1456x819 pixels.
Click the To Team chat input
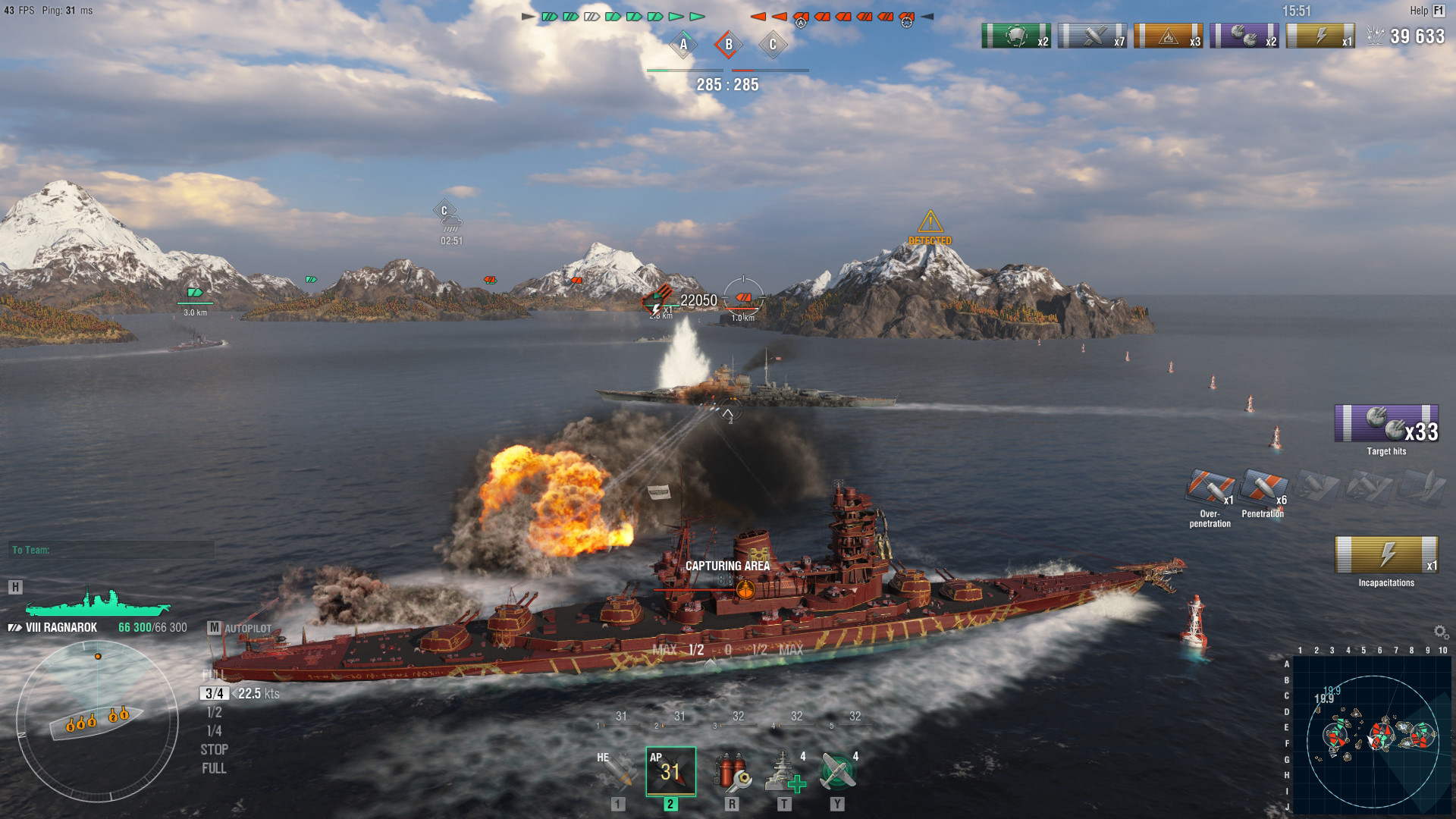pos(112,550)
